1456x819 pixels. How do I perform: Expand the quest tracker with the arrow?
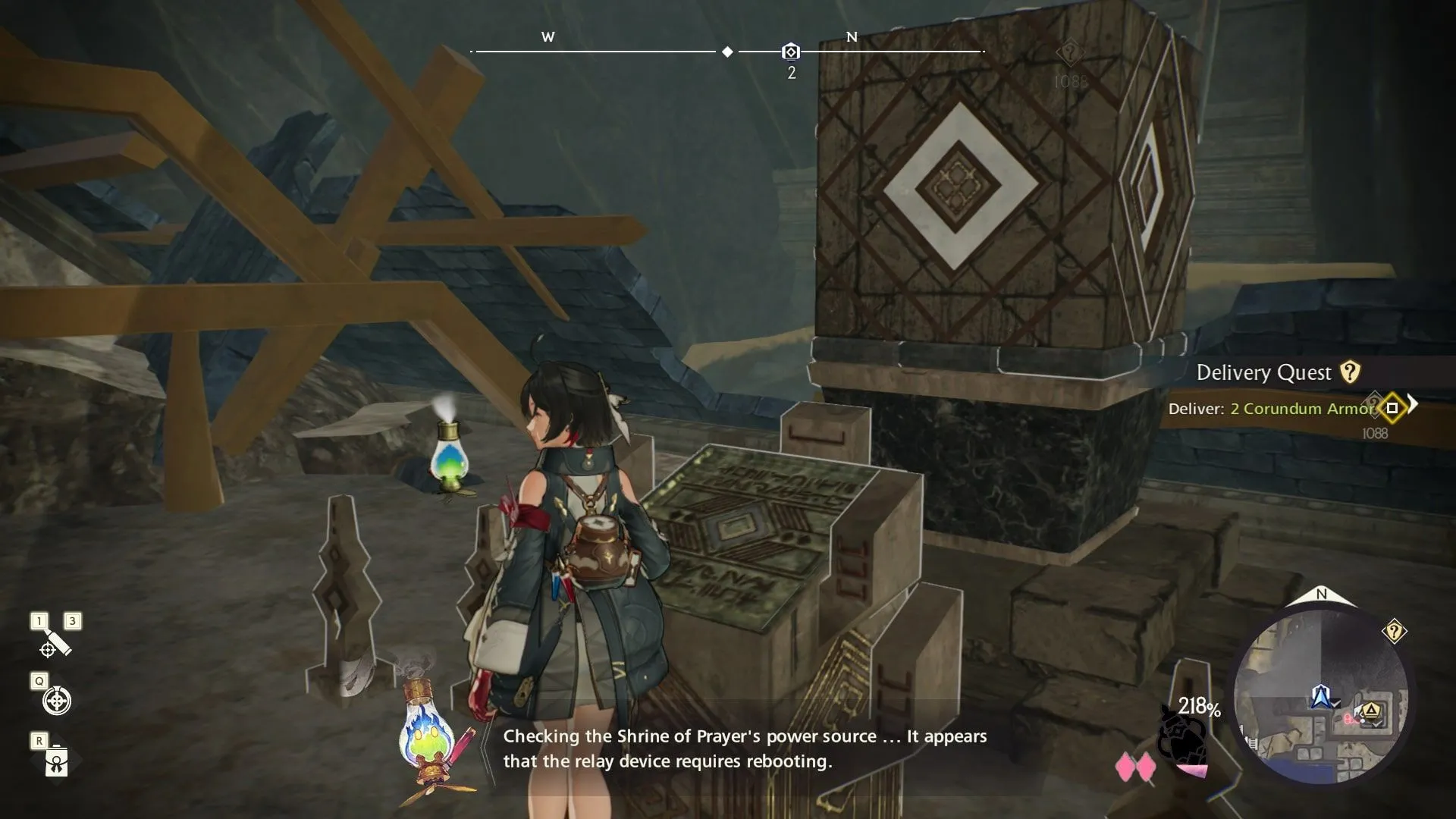click(x=1412, y=403)
